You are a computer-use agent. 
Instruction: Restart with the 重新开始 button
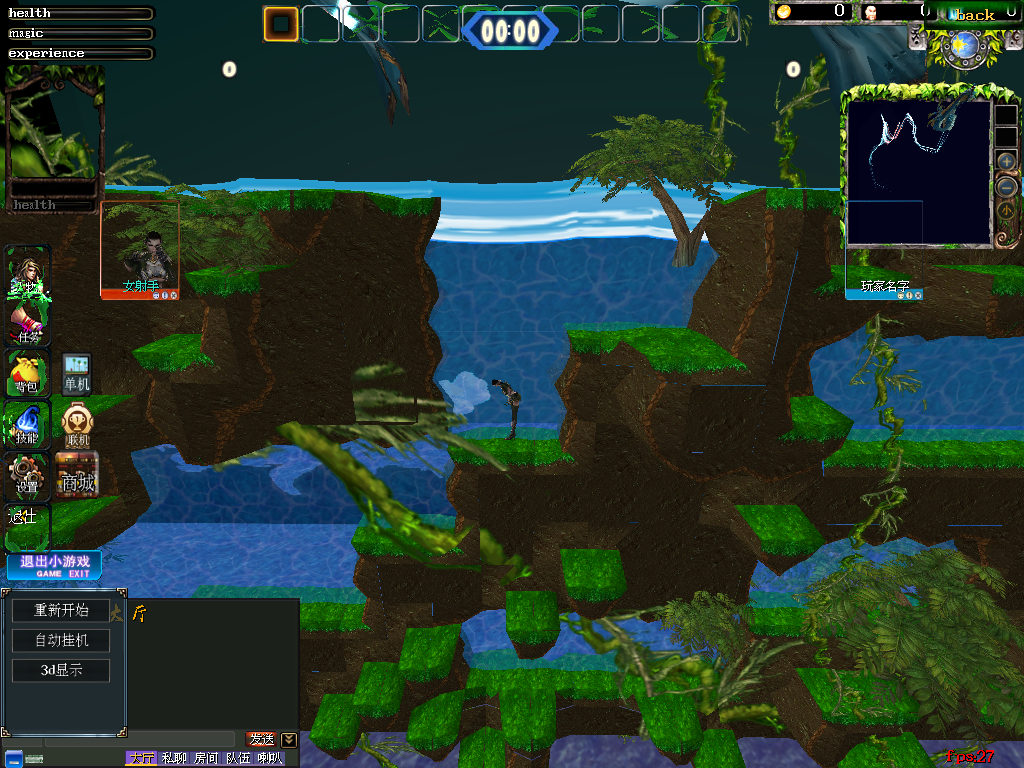[61, 610]
